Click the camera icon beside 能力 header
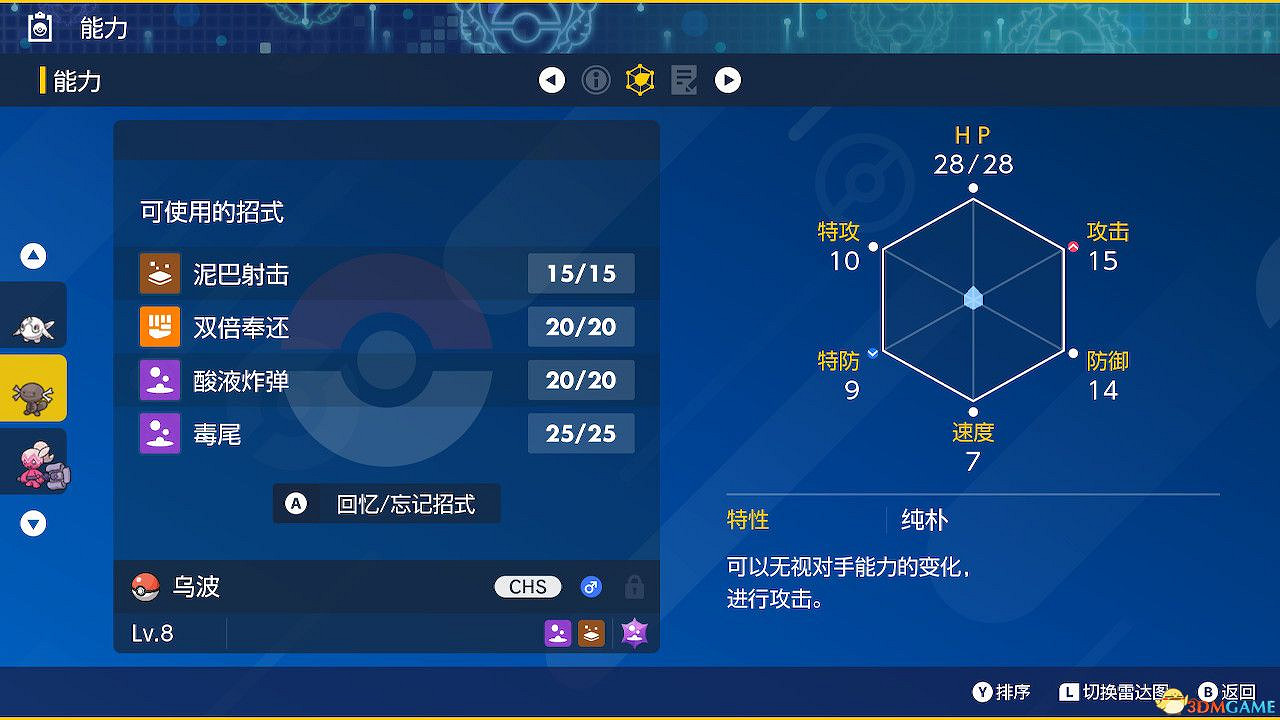The image size is (1280, 720). pos(40,27)
